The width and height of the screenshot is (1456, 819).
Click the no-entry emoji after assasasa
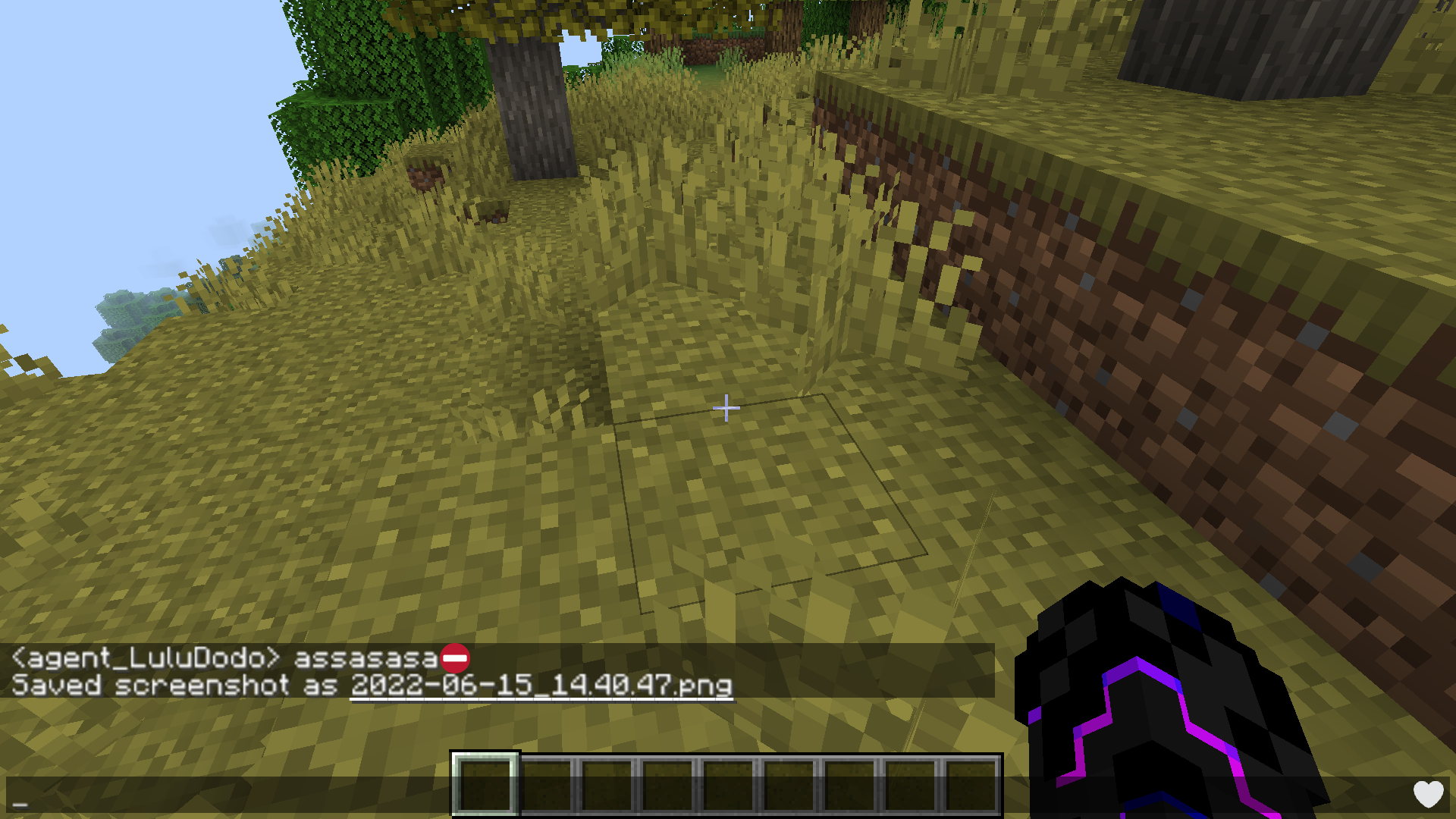[x=455, y=659]
